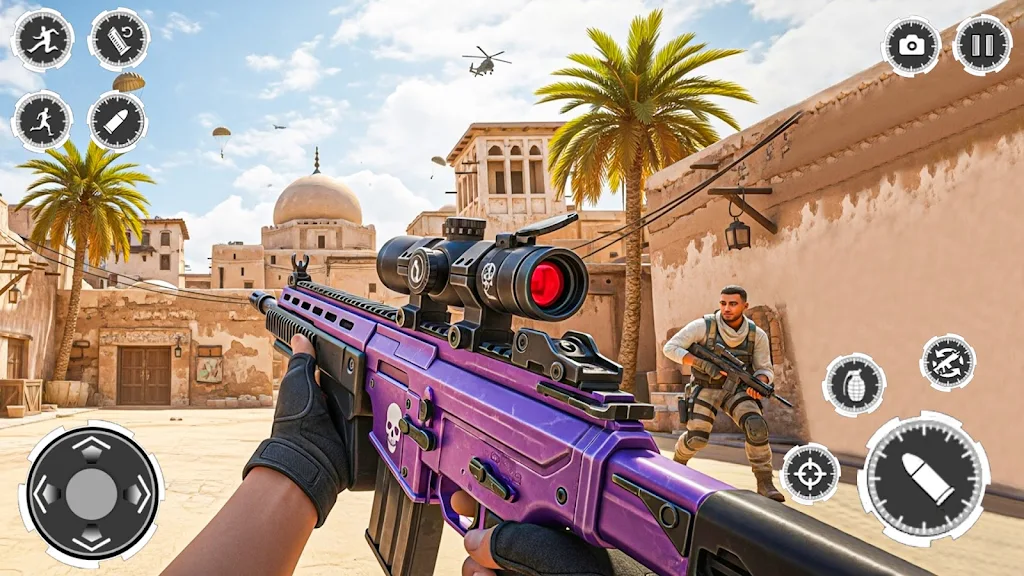
Task: Take a screenshot with the camera button
Action: point(911,45)
